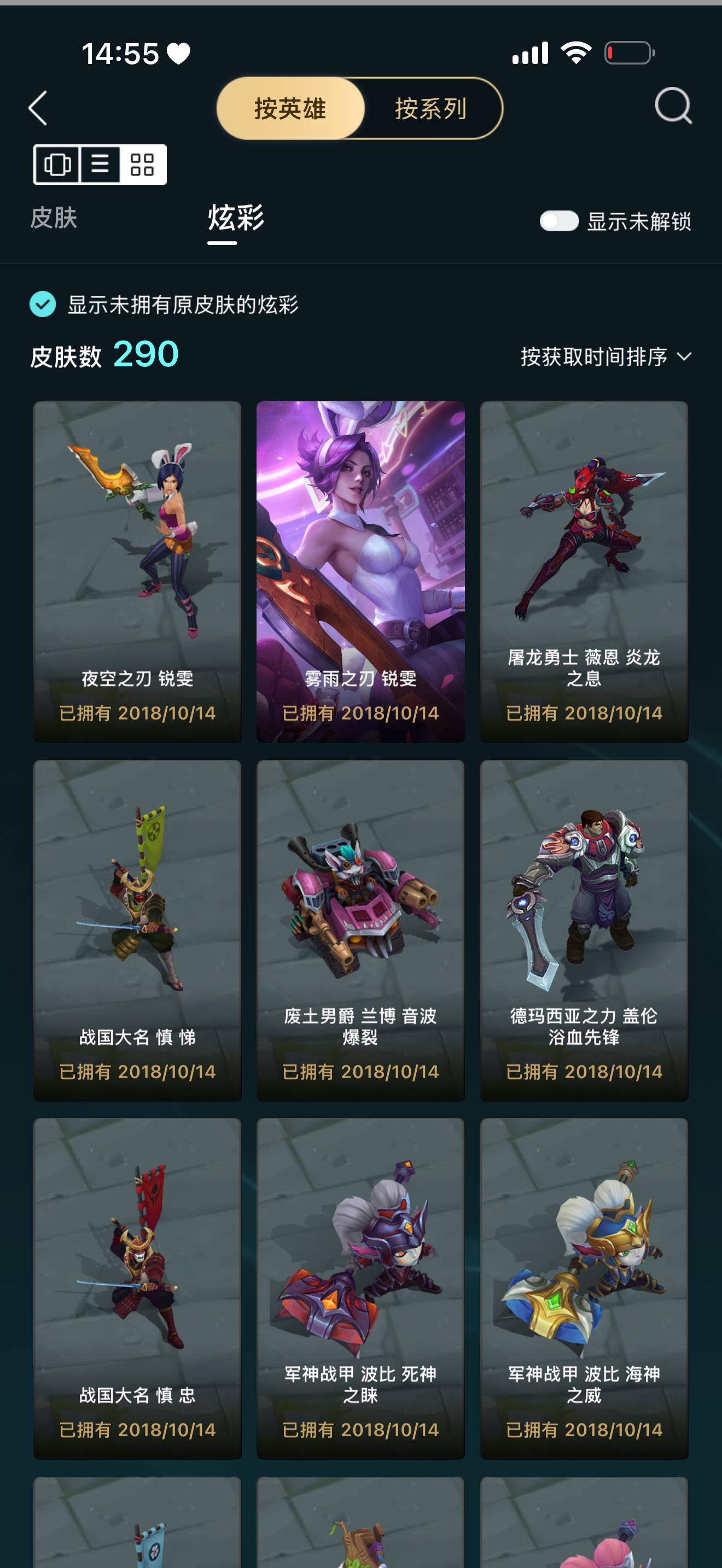
Task: Select the 按英雄 tab
Action: point(290,109)
